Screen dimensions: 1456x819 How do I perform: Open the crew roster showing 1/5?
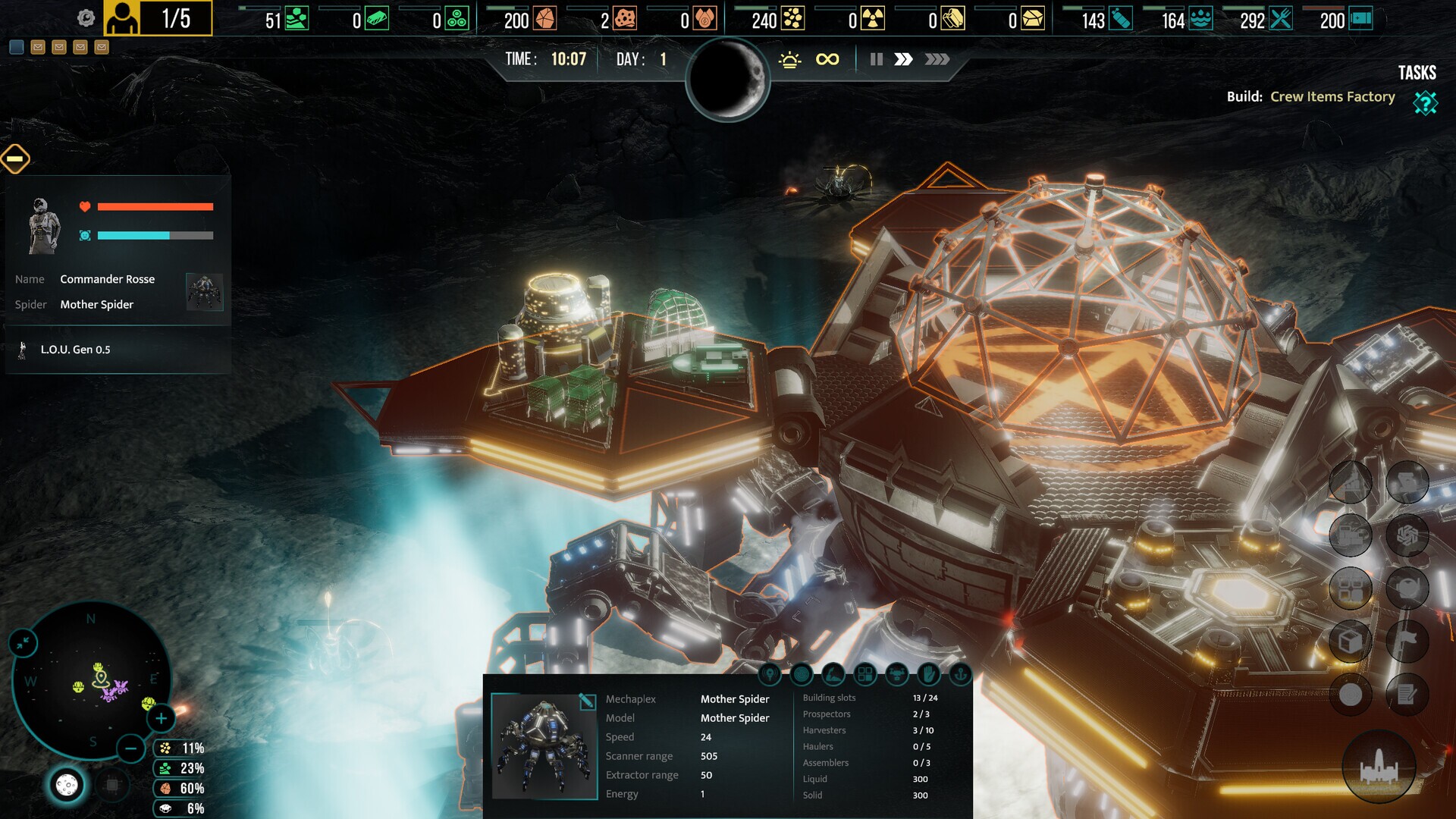tap(158, 18)
